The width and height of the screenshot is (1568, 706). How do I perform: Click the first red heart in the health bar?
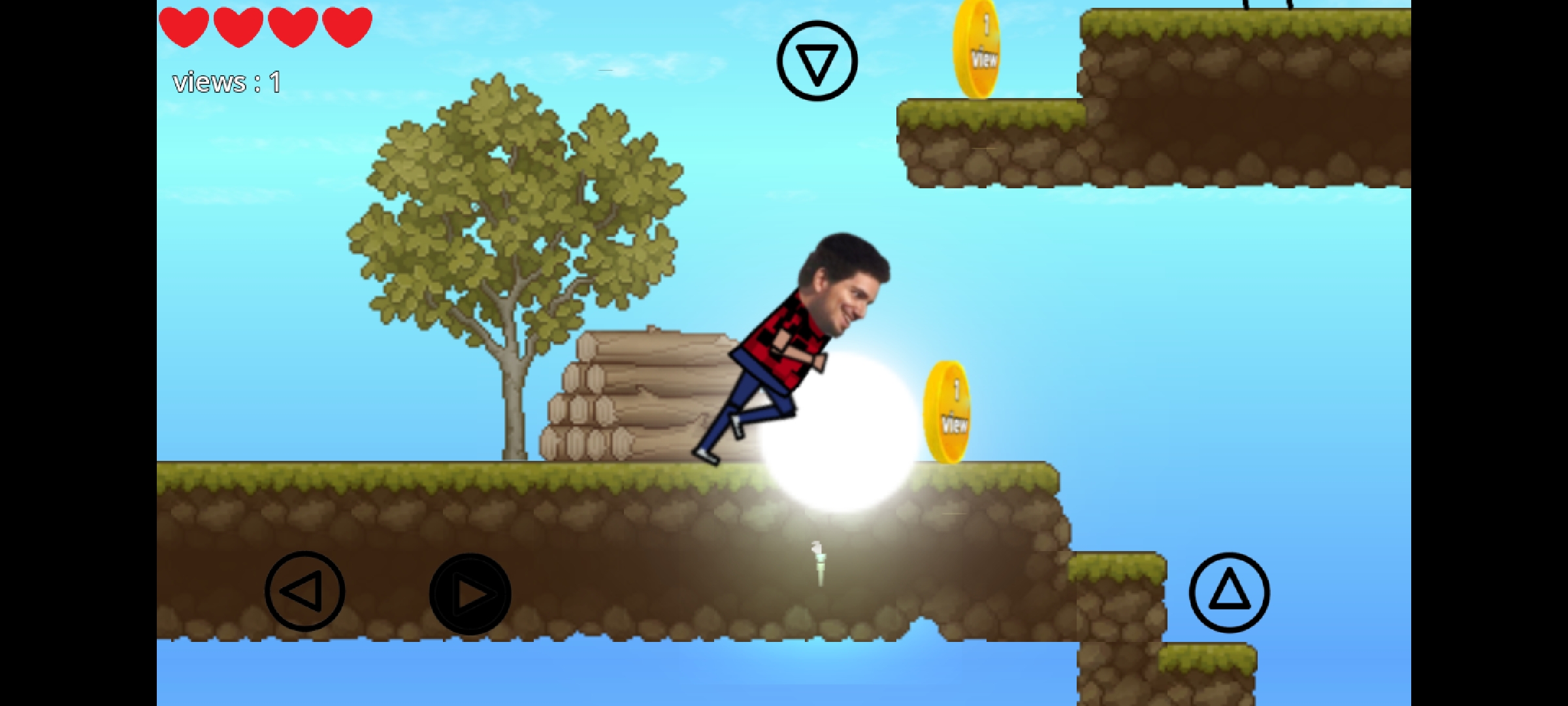click(183, 26)
